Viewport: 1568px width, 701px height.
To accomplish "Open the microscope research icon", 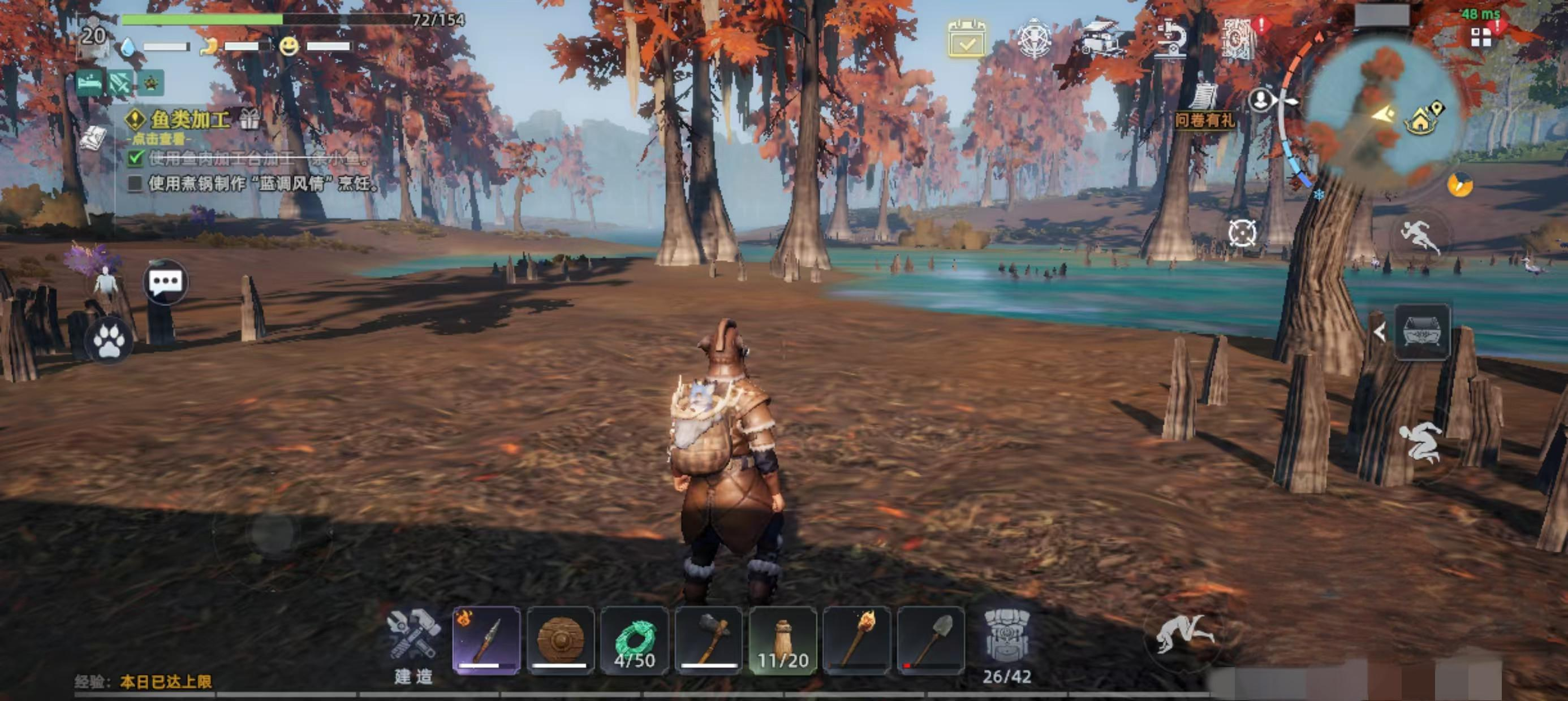I will coord(1171,39).
